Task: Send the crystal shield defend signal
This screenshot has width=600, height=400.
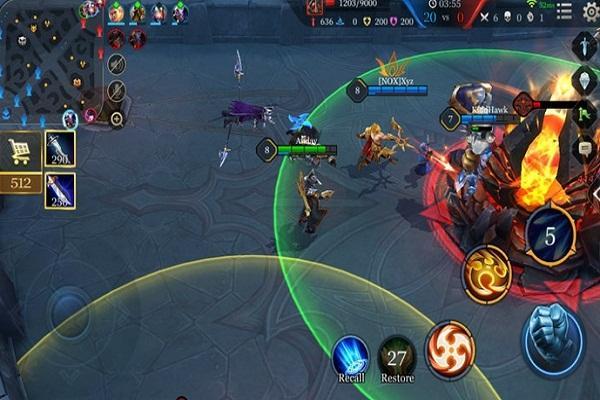Action: coord(585,80)
